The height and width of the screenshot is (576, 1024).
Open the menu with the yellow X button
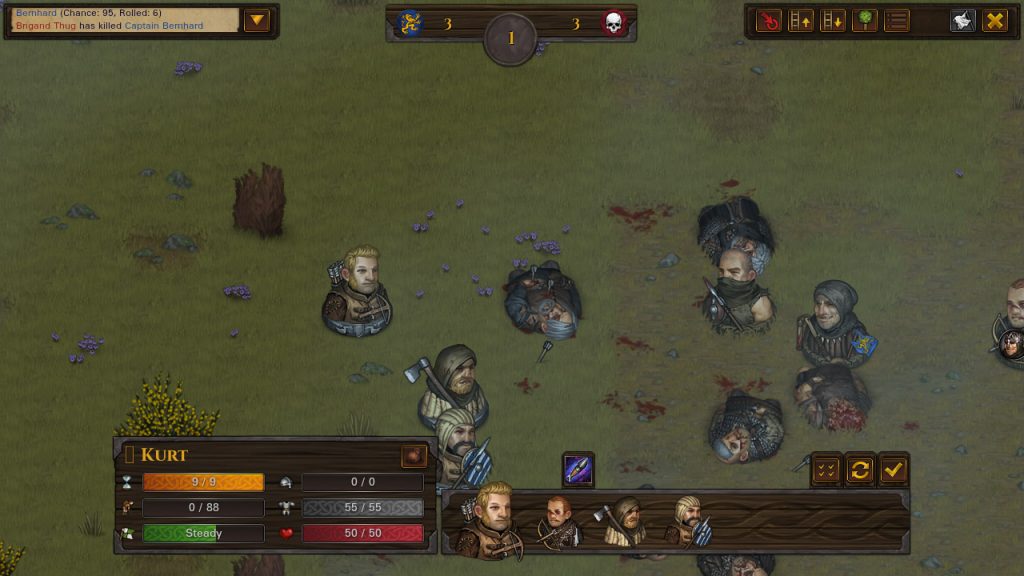[x=995, y=20]
